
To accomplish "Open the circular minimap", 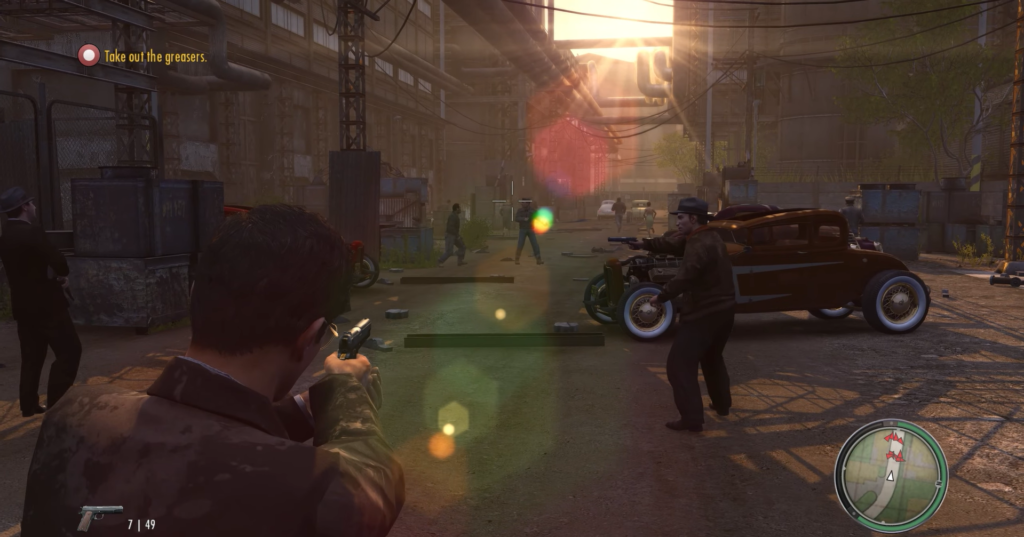I will click(890, 475).
